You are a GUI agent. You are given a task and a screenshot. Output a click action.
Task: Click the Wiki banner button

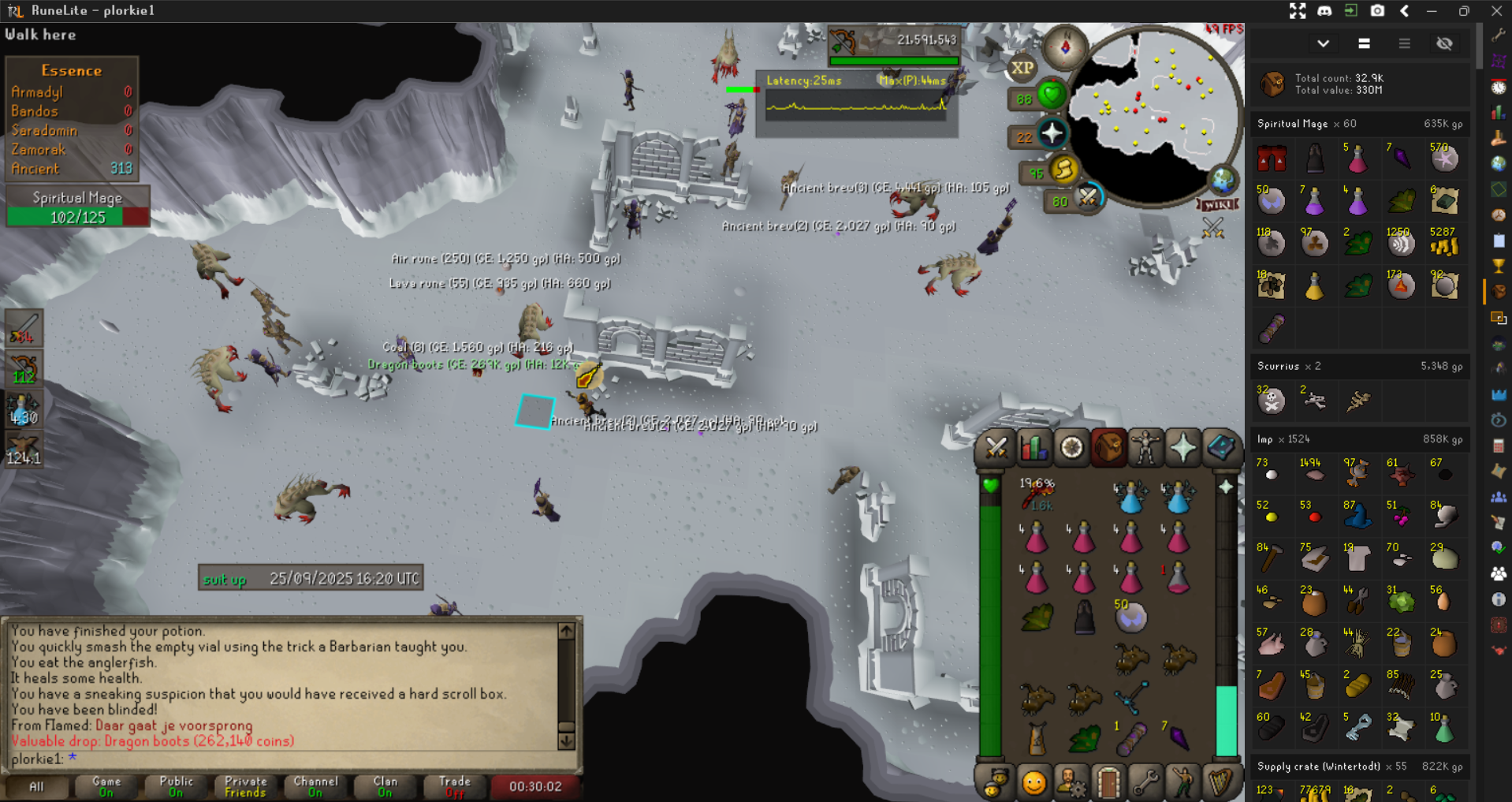click(x=1218, y=205)
